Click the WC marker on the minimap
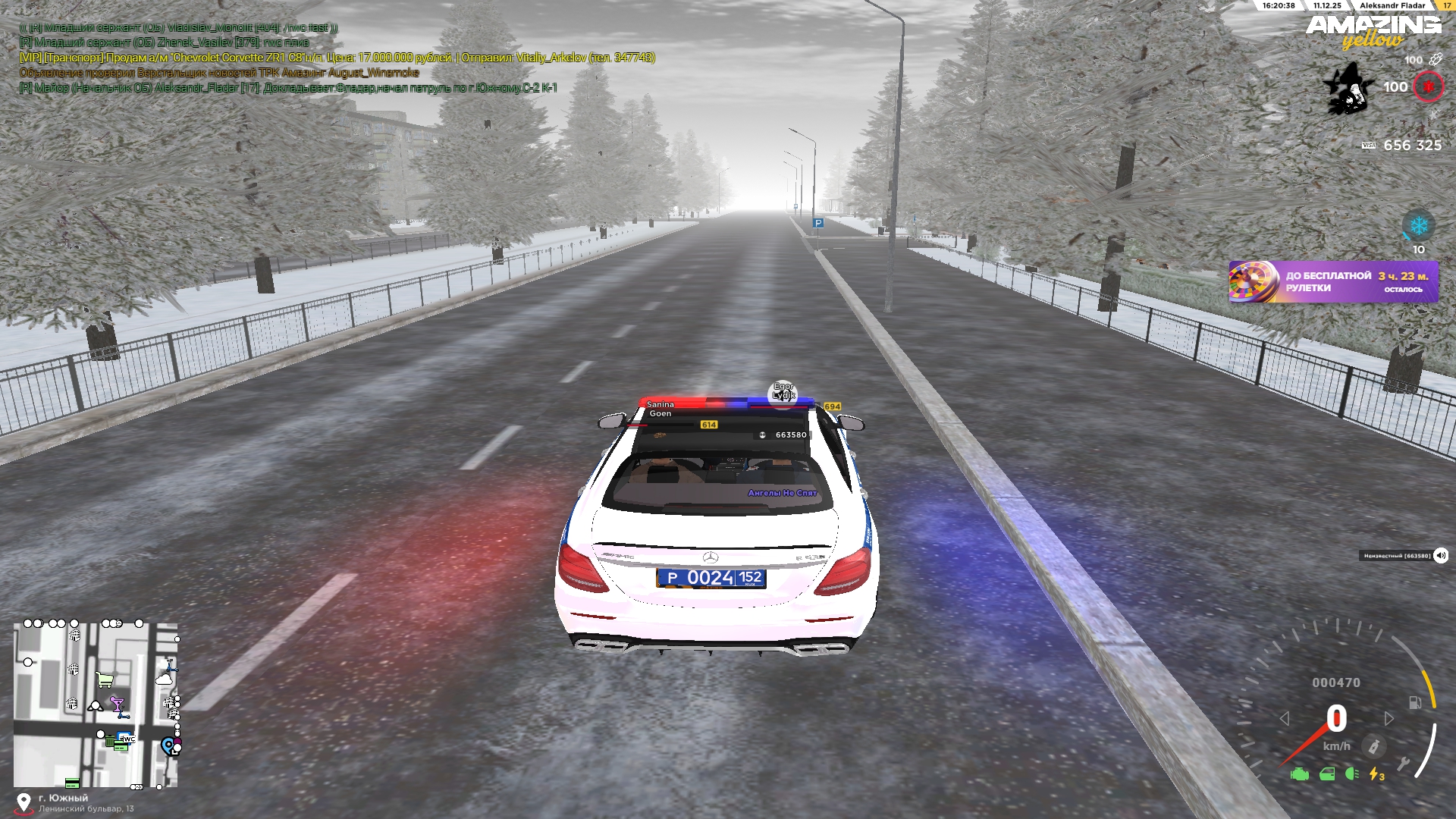The height and width of the screenshot is (819, 1456). [127, 739]
